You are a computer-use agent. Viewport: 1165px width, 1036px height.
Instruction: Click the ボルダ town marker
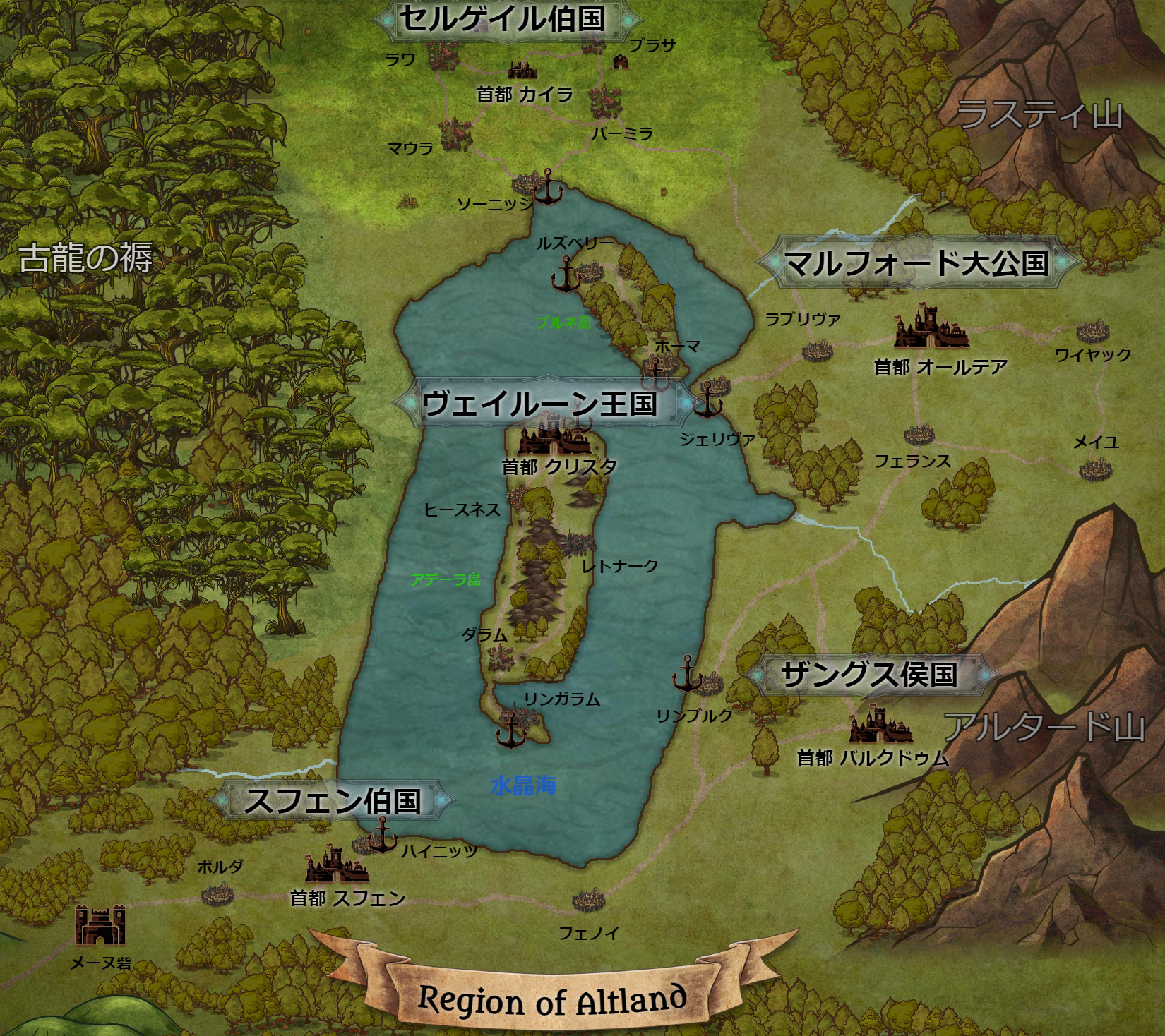click(x=215, y=896)
